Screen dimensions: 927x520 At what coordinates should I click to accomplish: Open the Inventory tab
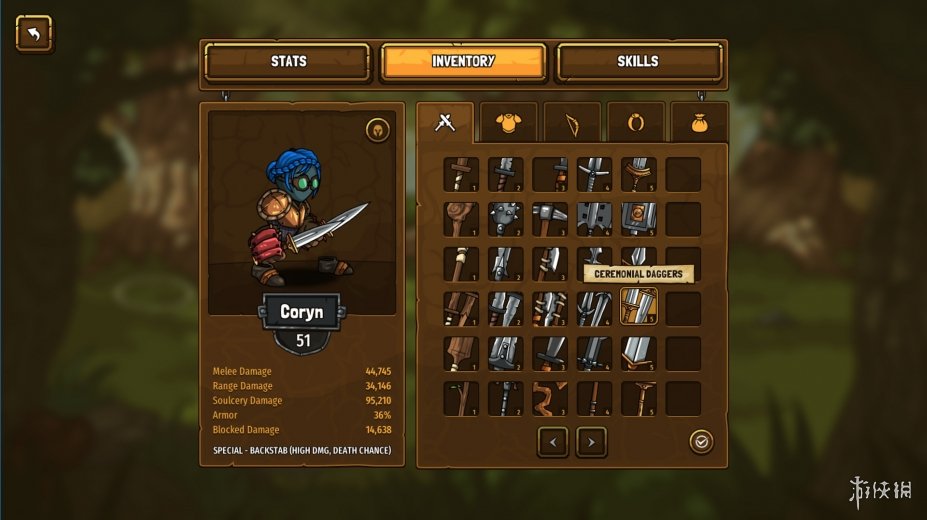click(x=463, y=62)
